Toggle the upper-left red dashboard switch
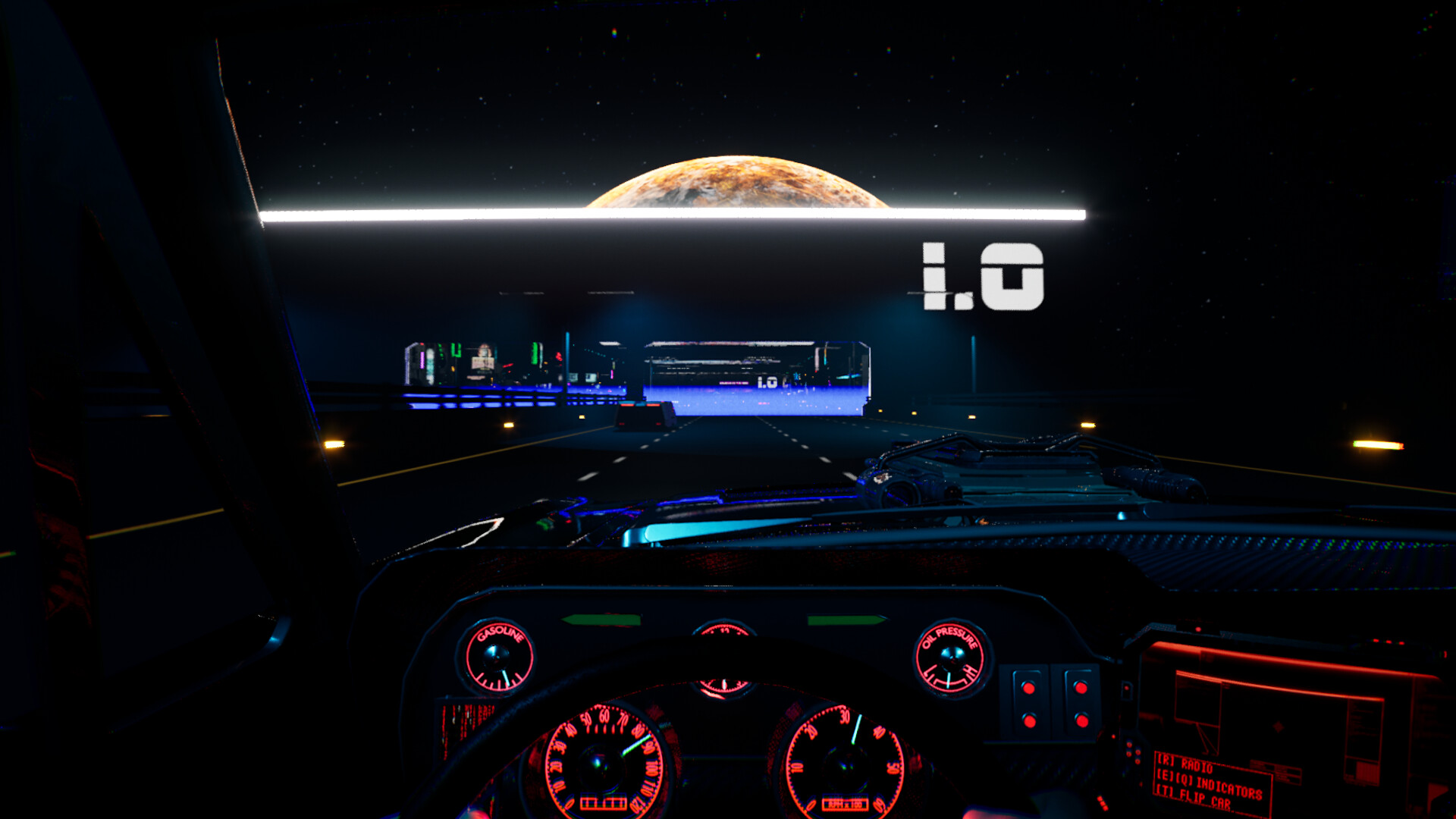Screen dimensions: 1456x819 pyautogui.click(x=1028, y=687)
